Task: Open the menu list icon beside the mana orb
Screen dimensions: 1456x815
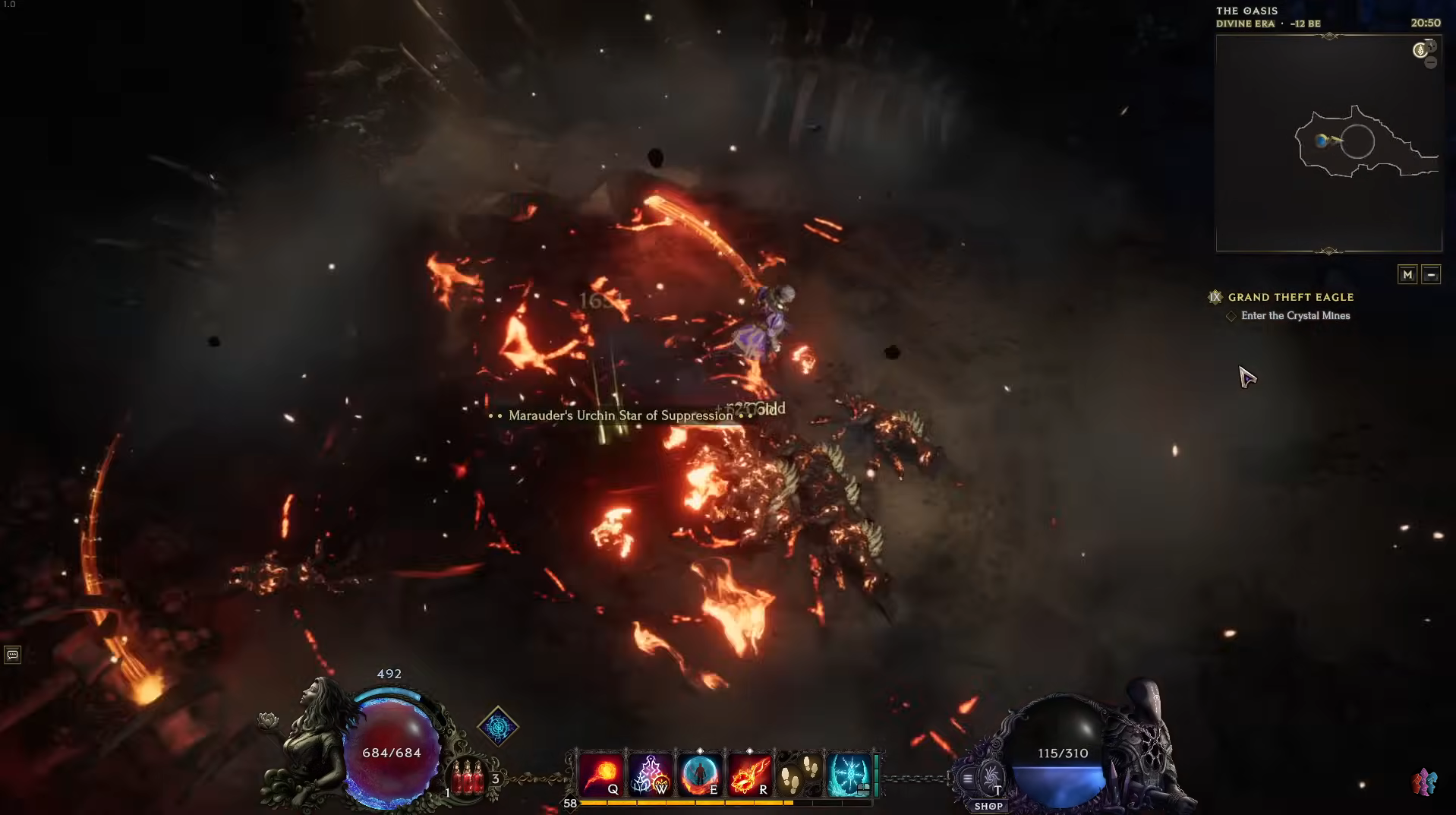Action: pyautogui.click(x=967, y=779)
